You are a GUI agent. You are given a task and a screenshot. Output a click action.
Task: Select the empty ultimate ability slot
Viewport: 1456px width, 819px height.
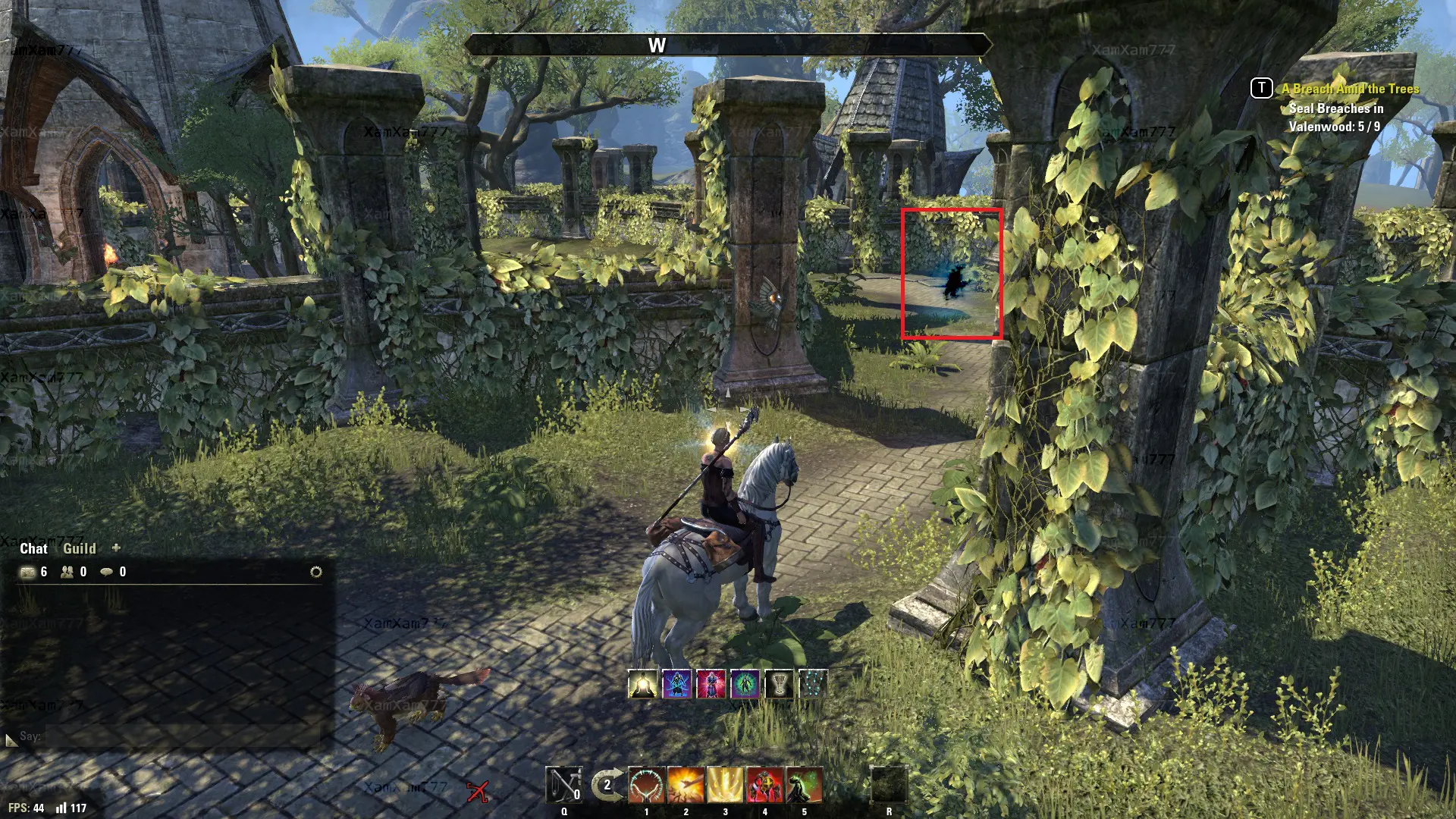coord(889,785)
